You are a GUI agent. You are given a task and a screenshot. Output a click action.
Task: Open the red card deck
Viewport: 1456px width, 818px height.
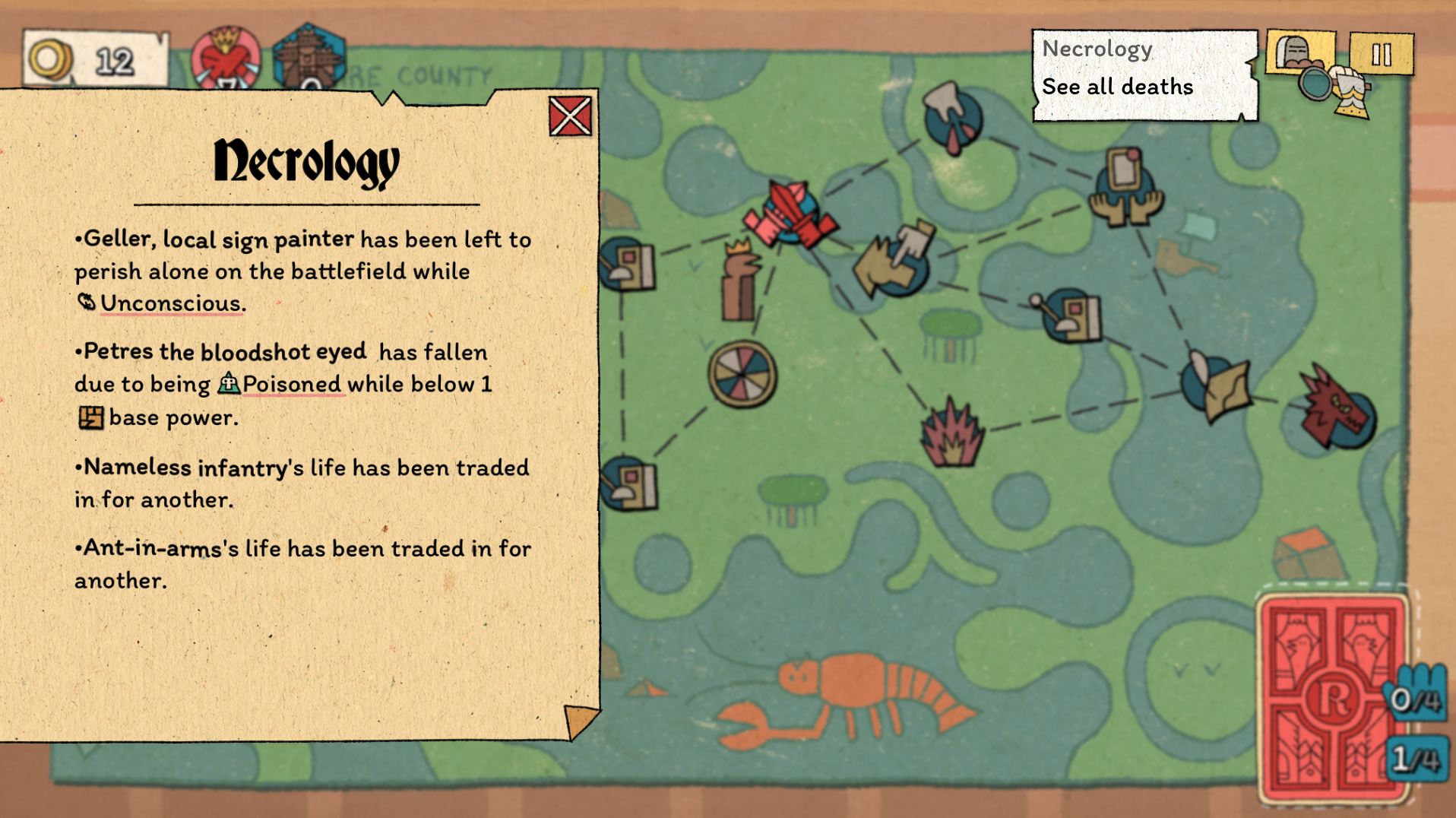coord(1332,697)
